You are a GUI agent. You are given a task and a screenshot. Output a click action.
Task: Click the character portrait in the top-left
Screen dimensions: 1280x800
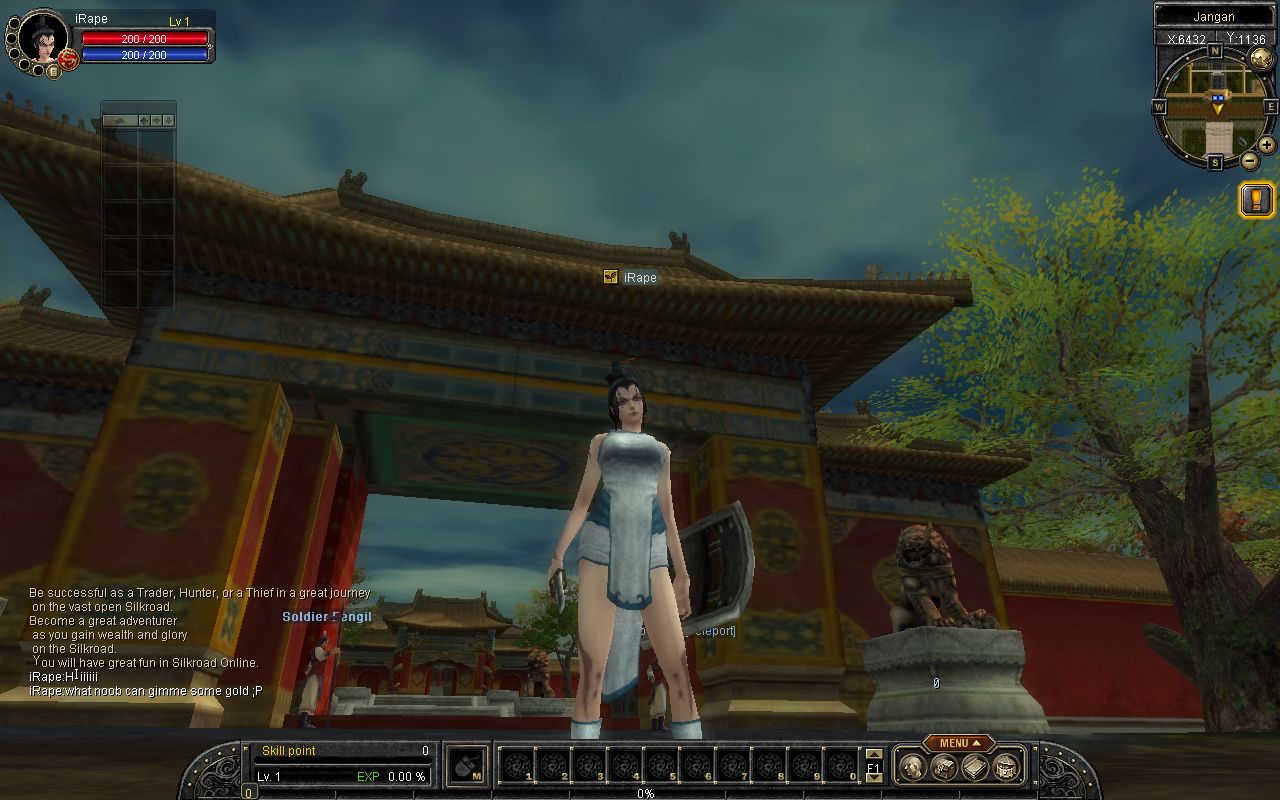(x=42, y=38)
